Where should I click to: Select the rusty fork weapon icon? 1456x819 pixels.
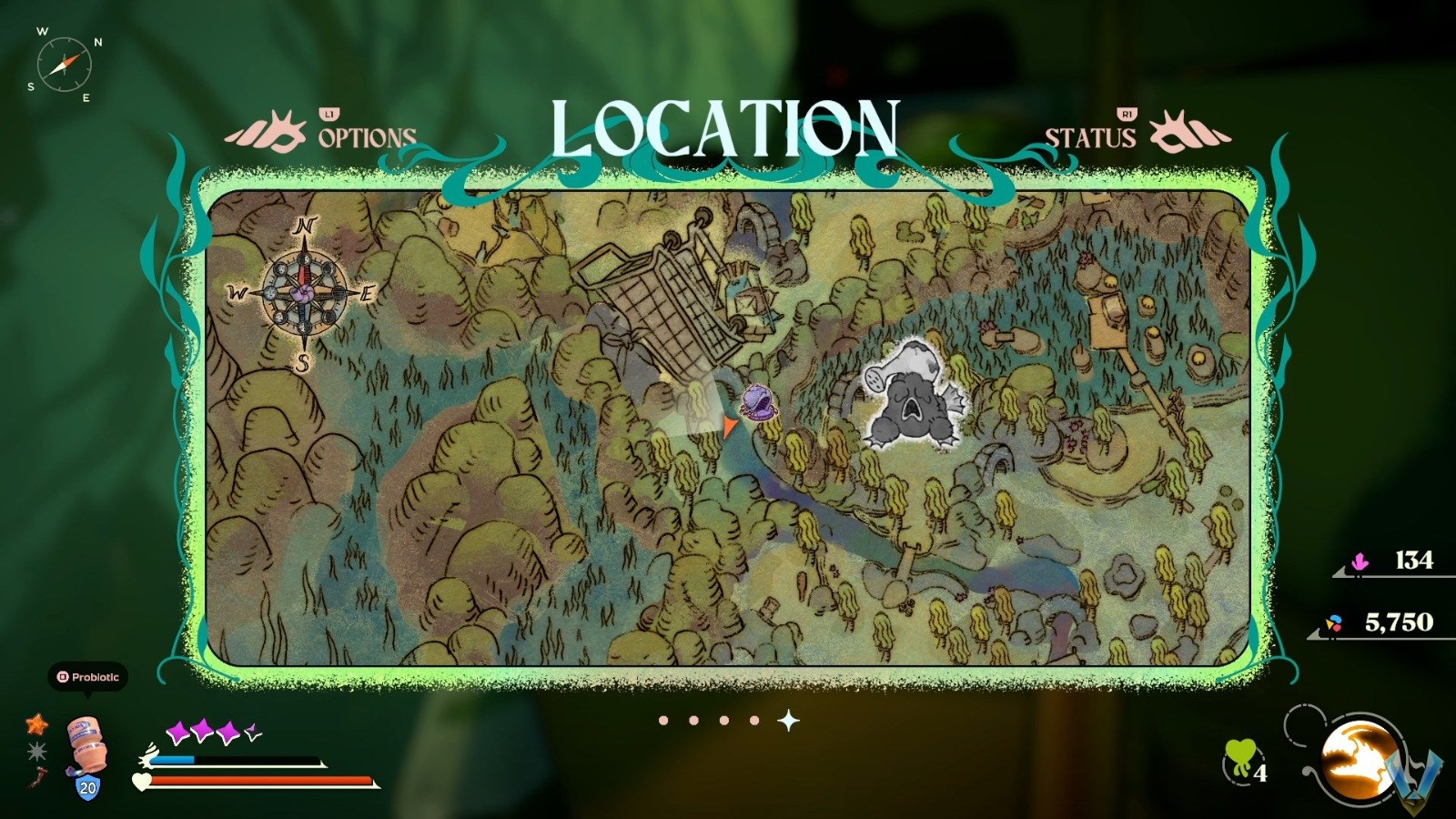click(35, 778)
